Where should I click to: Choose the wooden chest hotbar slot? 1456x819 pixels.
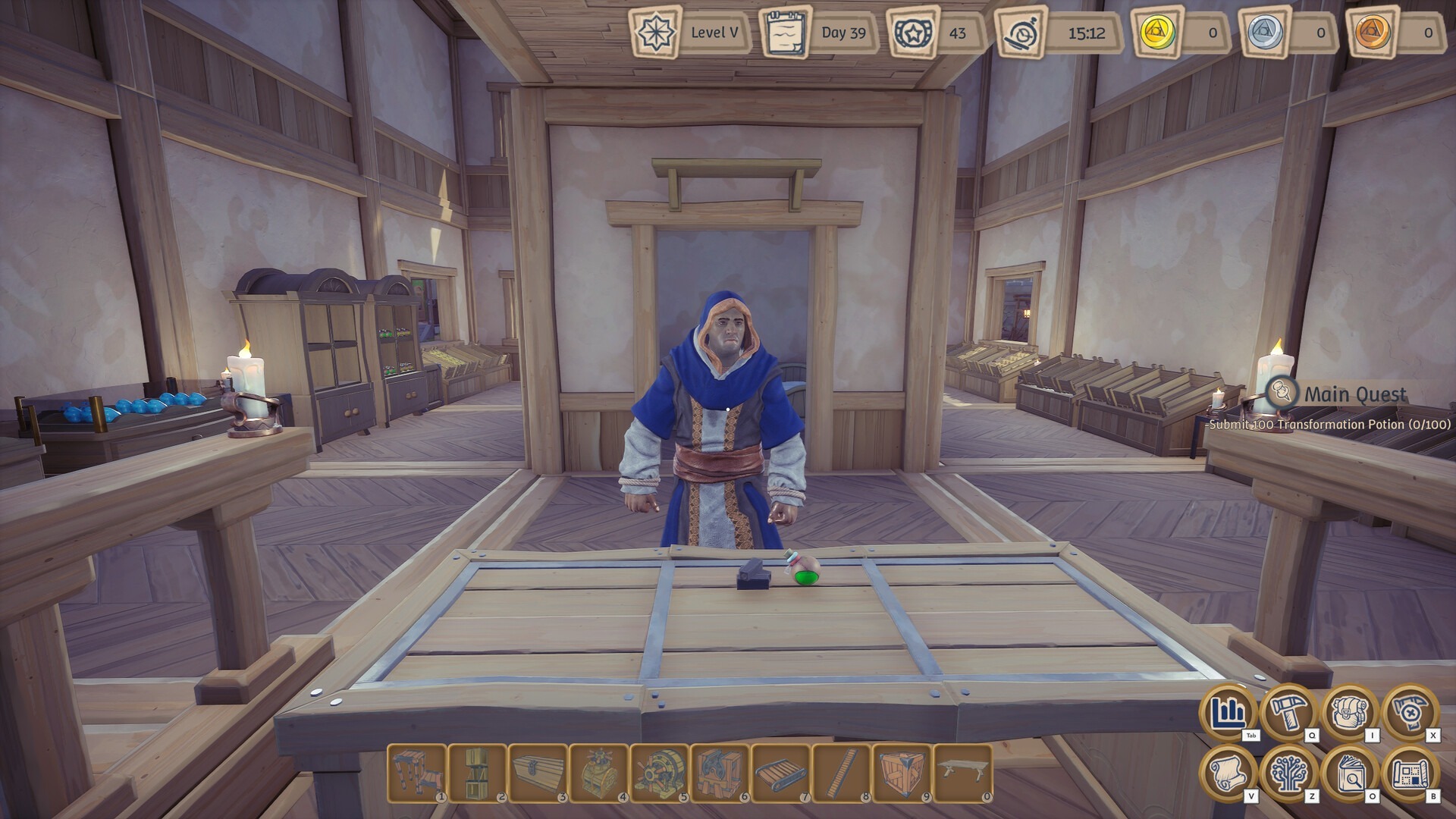click(538, 773)
